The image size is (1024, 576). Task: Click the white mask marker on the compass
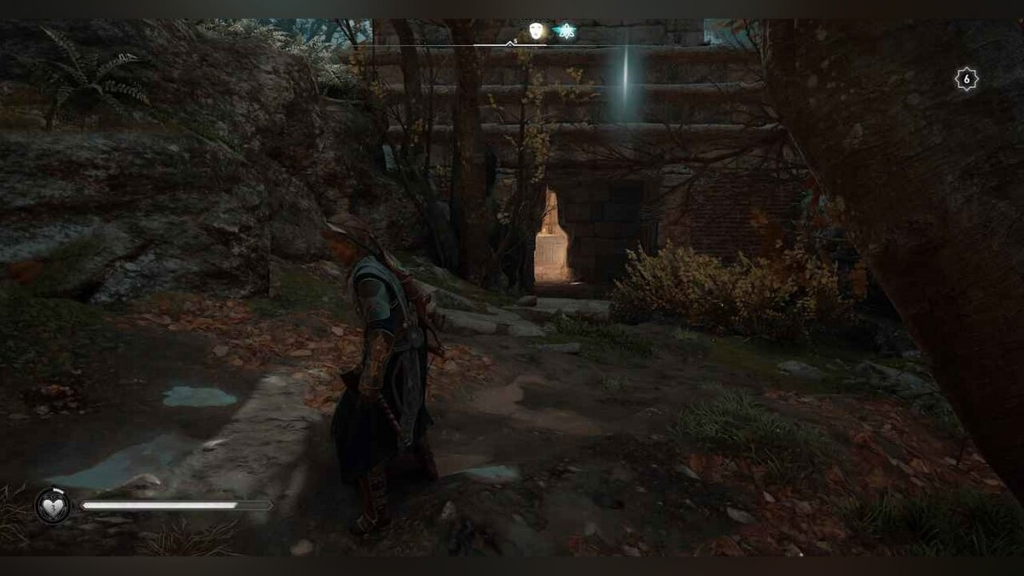tap(537, 31)
